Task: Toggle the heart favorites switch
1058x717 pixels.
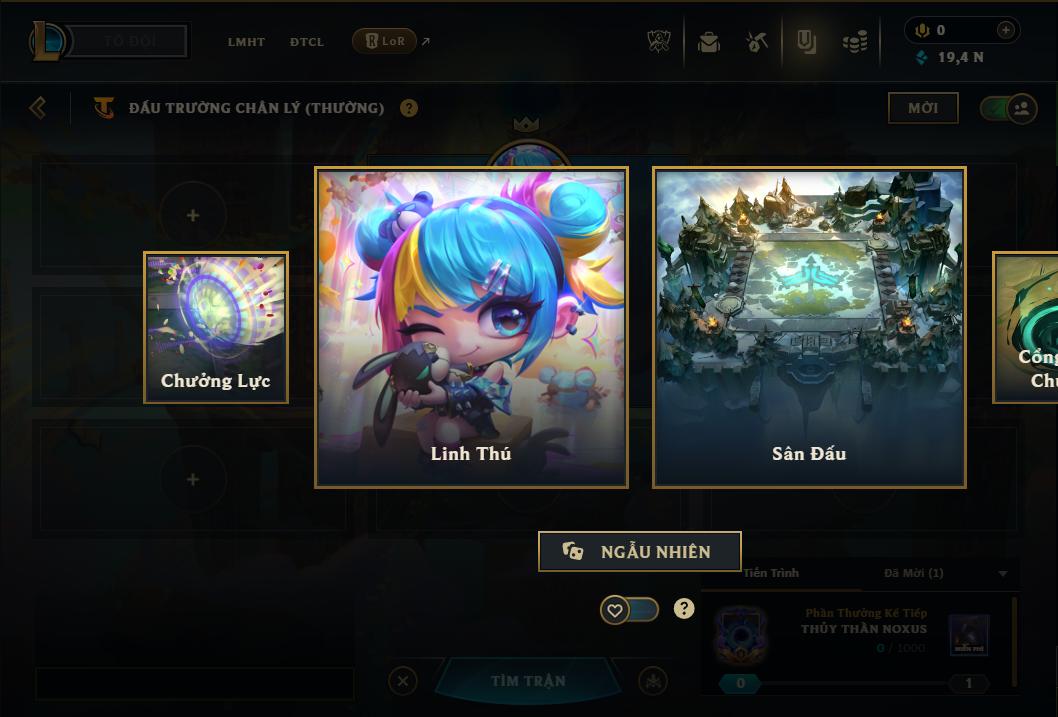Action: click(629, 609)
